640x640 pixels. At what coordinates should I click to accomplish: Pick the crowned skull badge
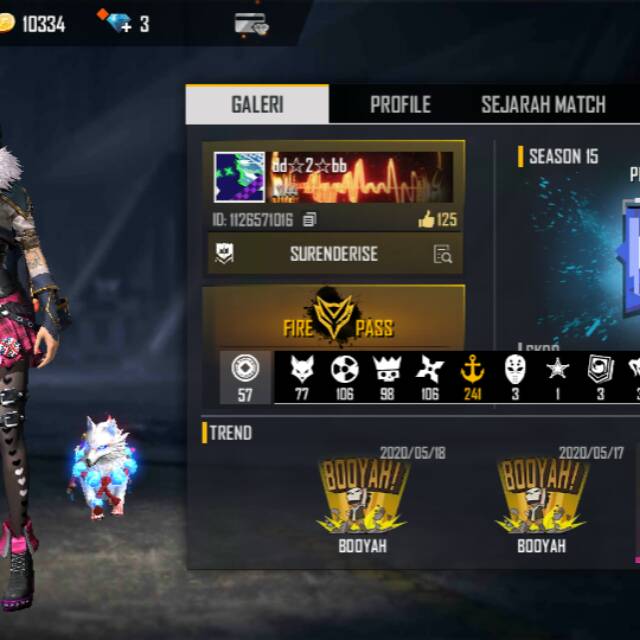coord(387,370)
